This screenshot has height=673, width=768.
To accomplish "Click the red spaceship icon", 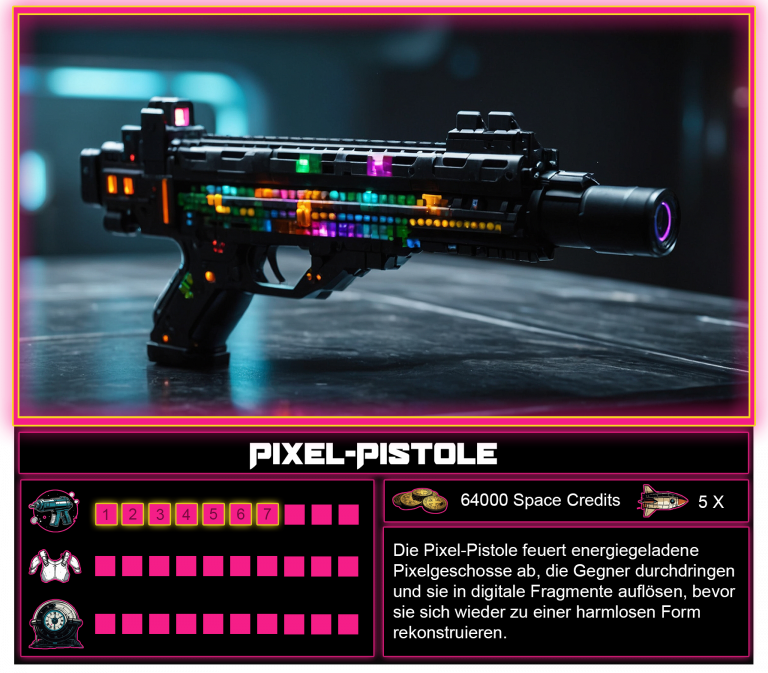I will (663, 500).
